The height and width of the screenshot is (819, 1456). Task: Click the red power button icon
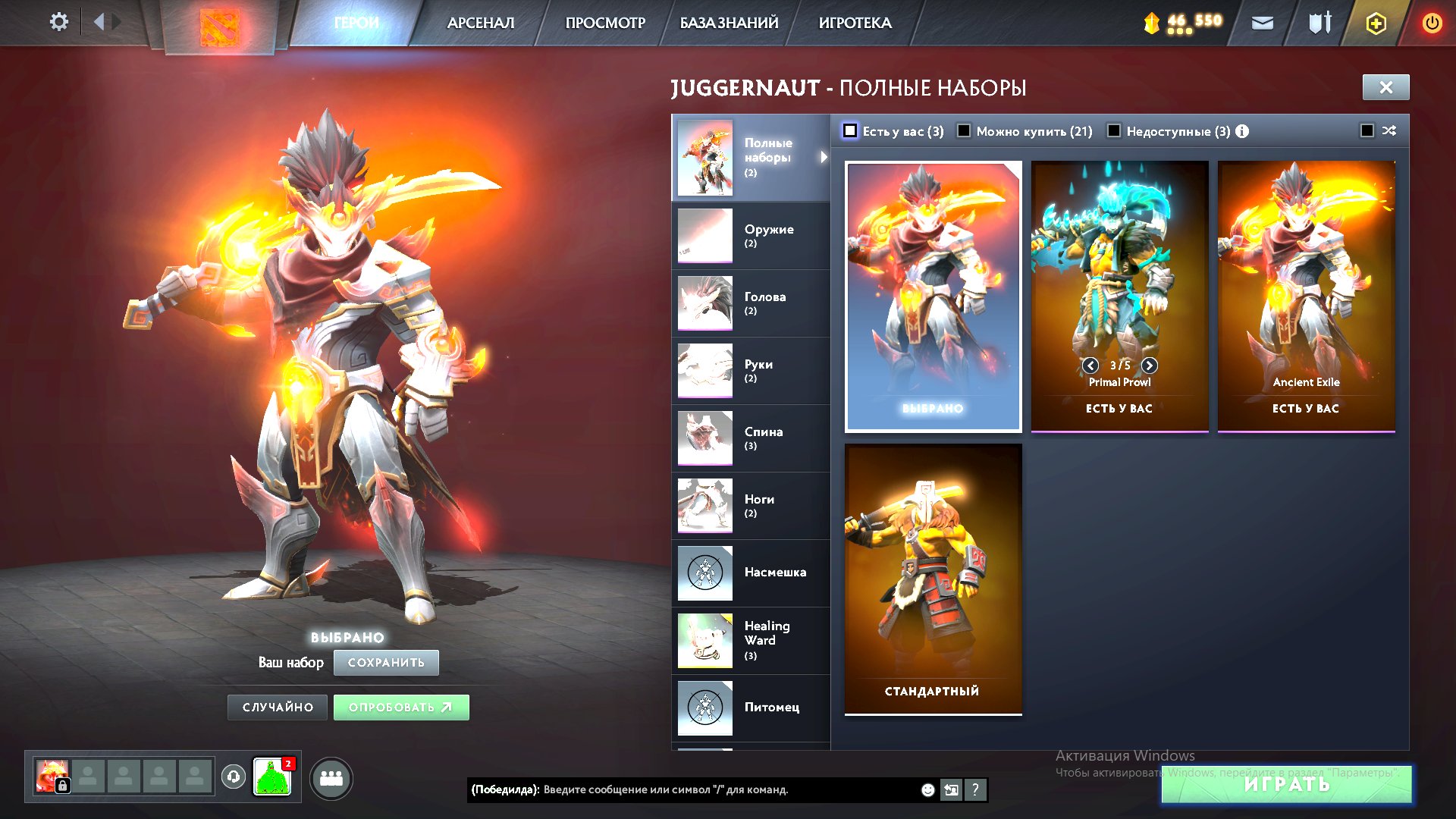[x=1432, y=22]
